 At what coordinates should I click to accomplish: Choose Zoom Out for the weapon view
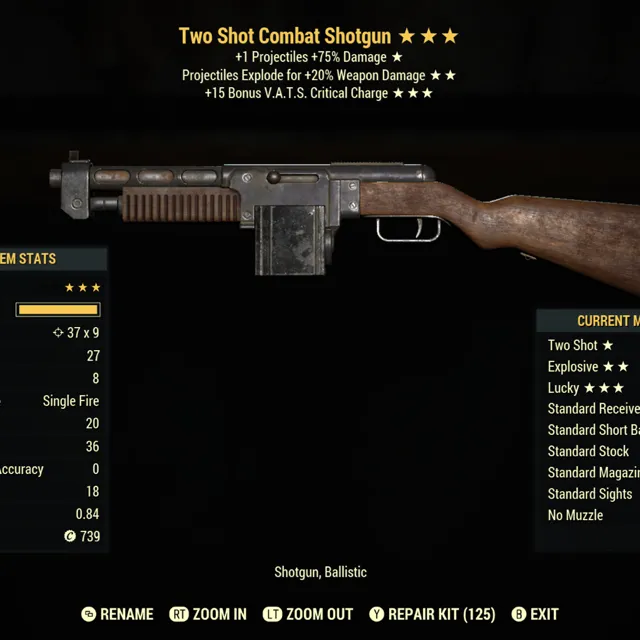[x=308, y=614]
